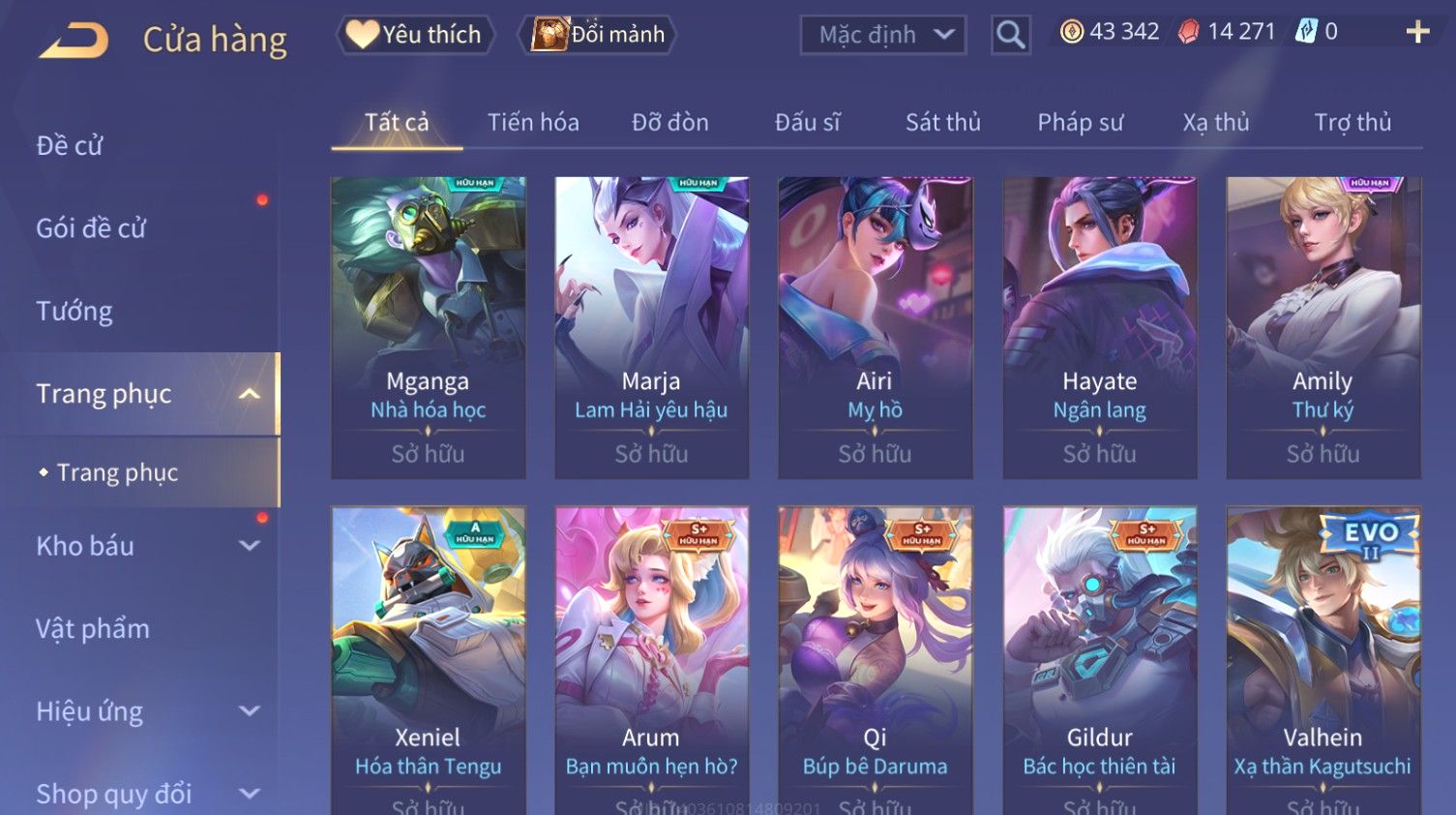Open the Trợ thủ tab

tap(1352, 123)
